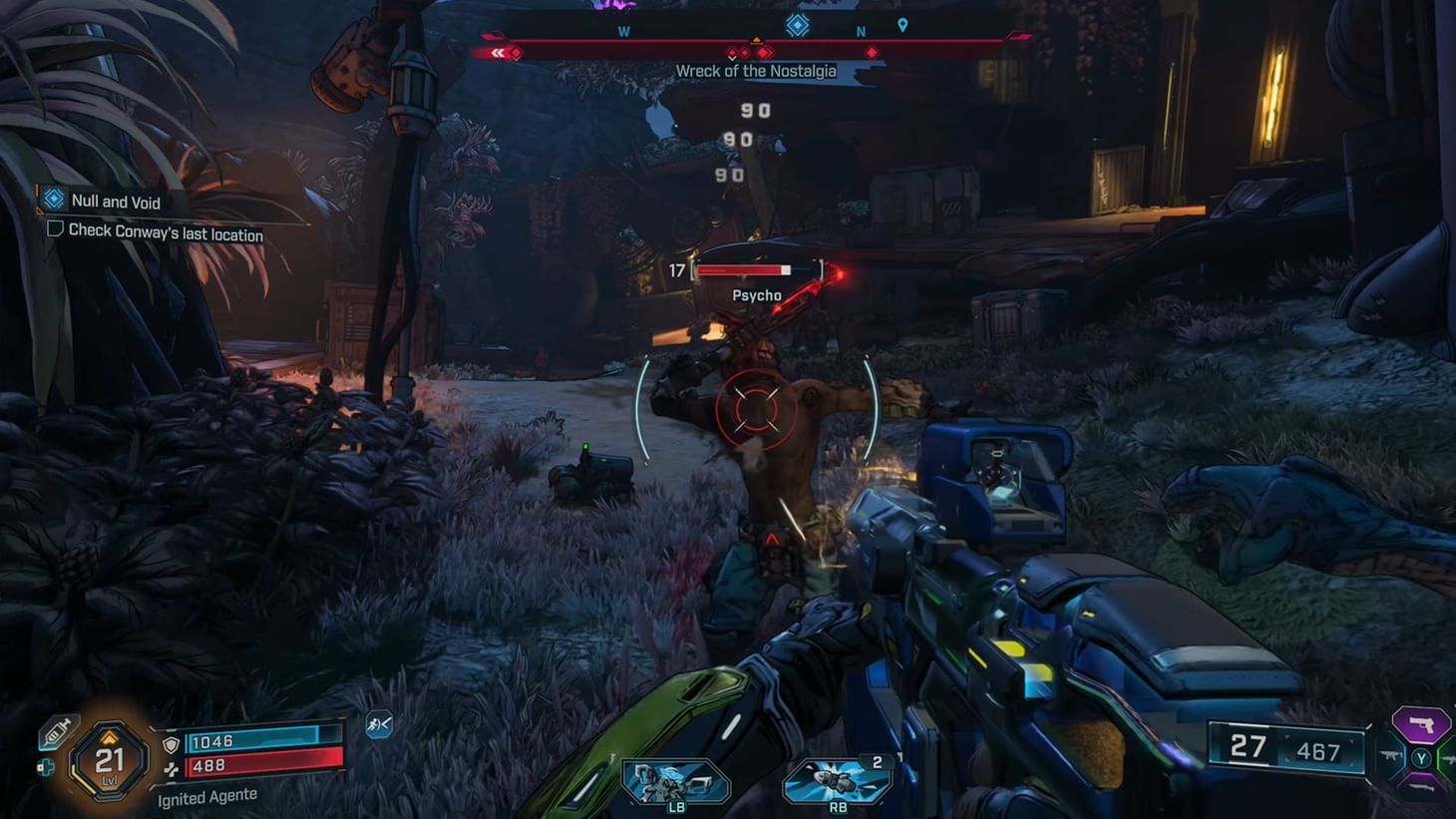
Task: Click the Psycho's red health bar
Action: click(x=743, y=268)
